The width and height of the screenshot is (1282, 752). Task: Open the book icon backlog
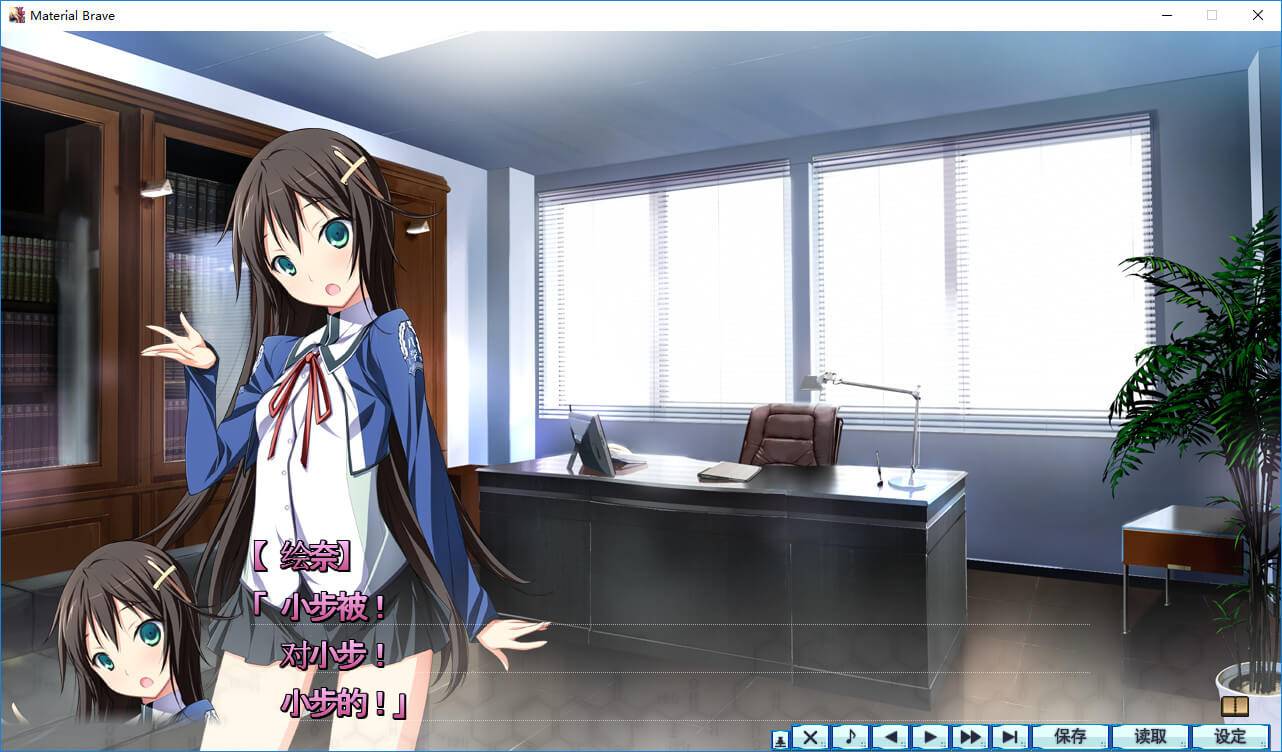point(1235,707)
